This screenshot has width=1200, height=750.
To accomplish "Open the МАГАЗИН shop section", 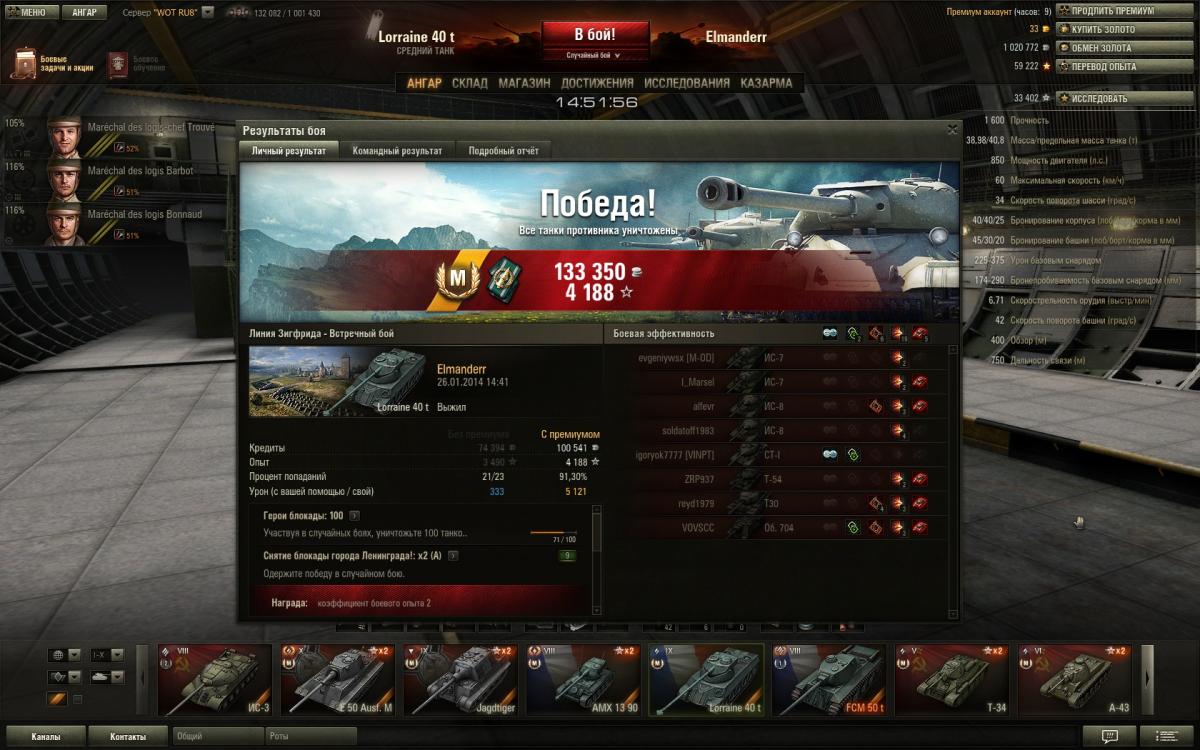I will tap(524, 83).
